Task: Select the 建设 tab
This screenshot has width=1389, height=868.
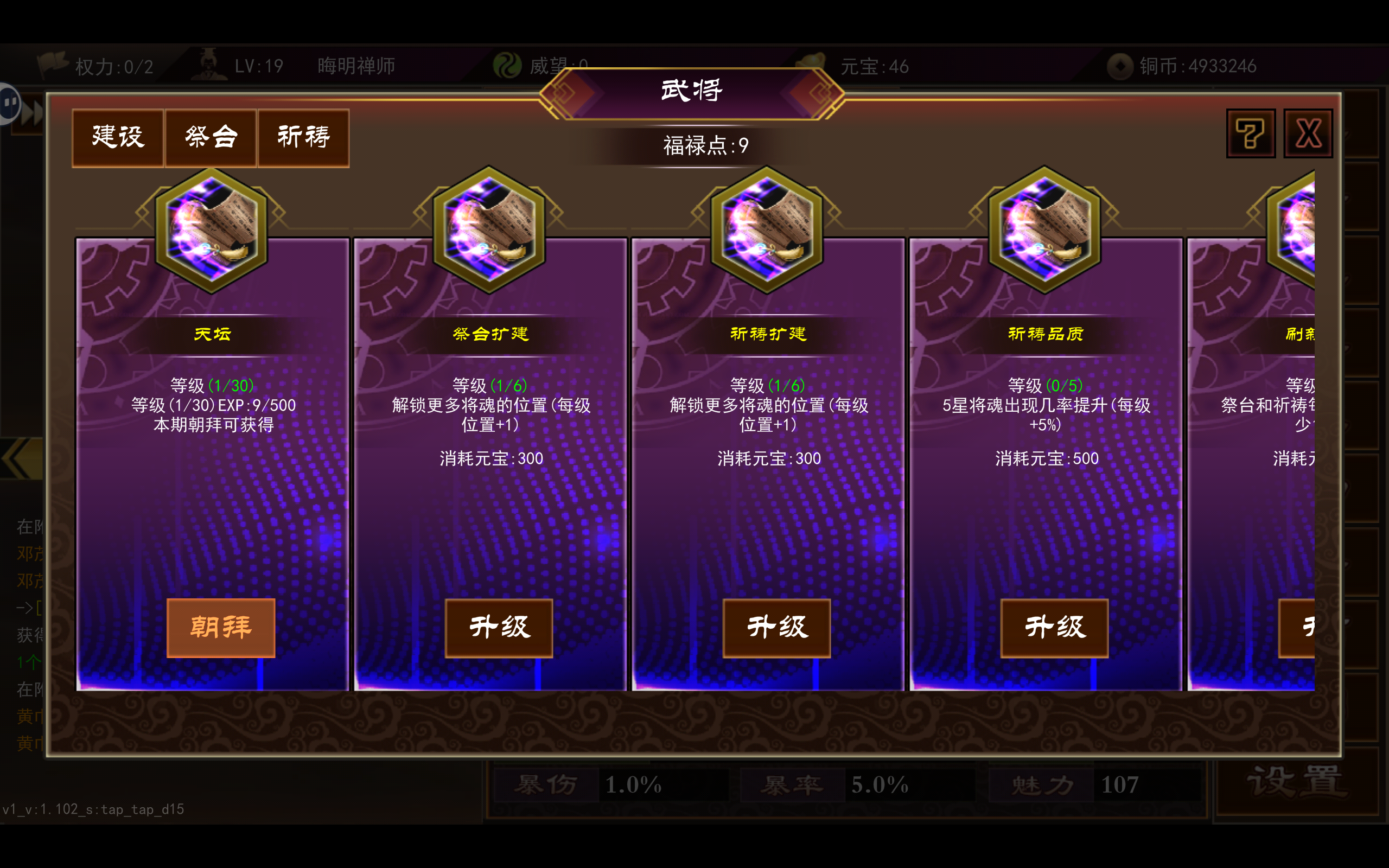Action: tap(118, 137)
